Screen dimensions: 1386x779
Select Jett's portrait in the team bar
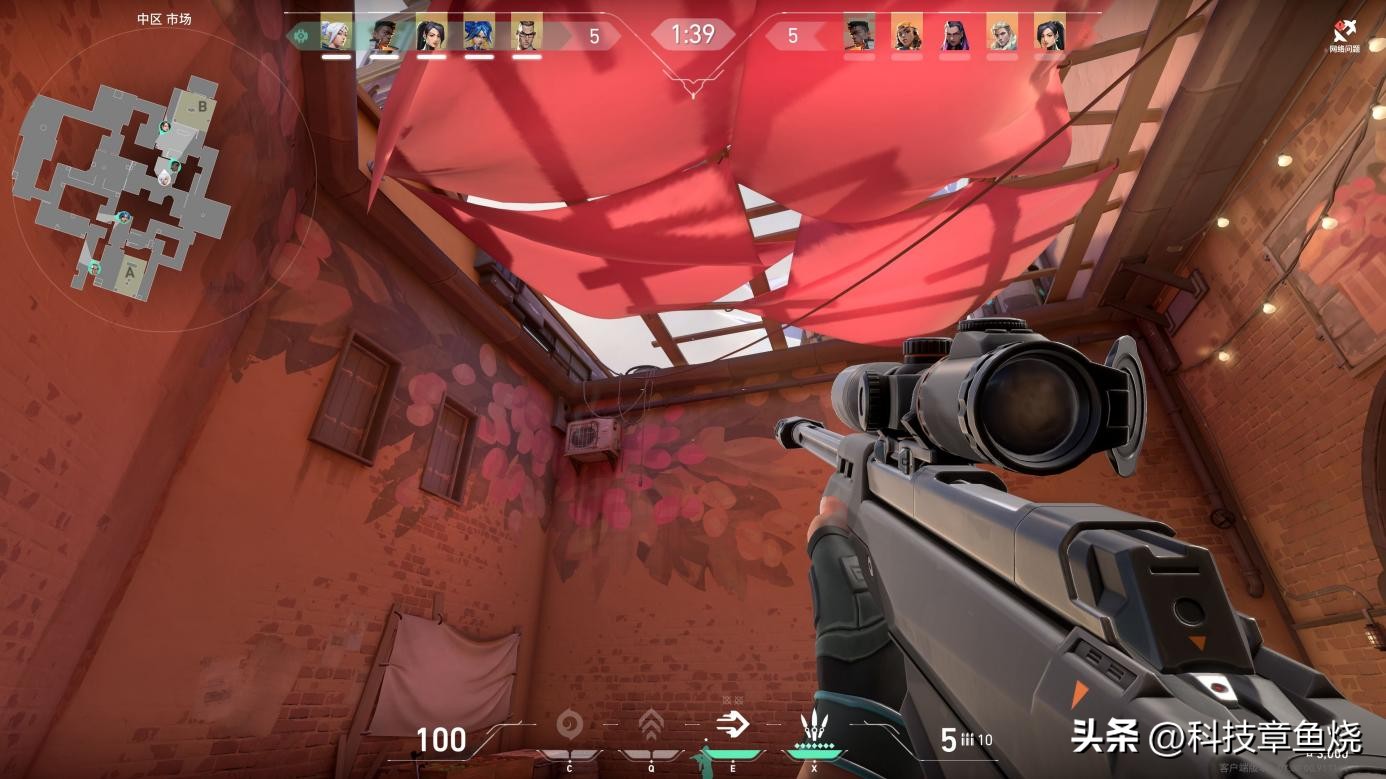(336, 33)
